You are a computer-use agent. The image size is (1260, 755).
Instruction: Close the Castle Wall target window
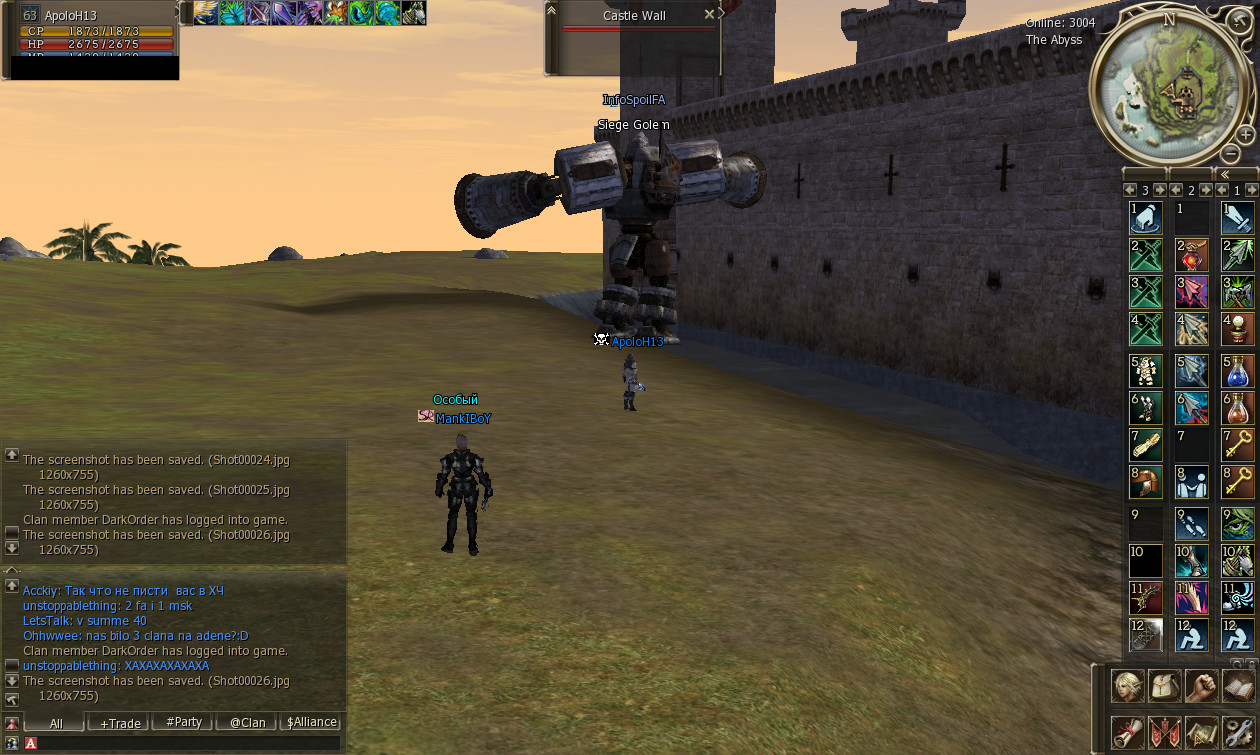[709, 15]
